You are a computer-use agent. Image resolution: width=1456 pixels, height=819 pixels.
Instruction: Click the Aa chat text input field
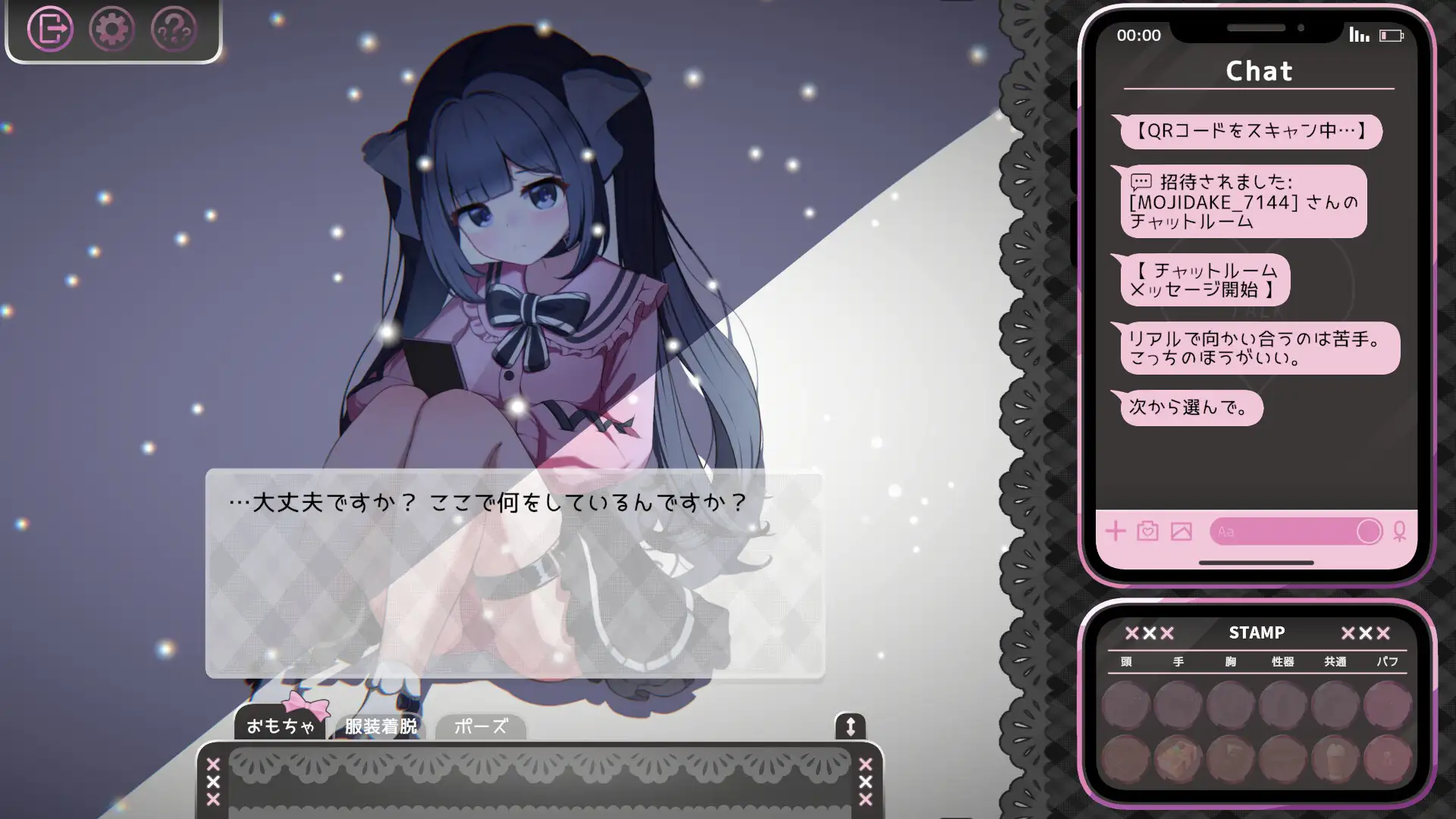1289,532
